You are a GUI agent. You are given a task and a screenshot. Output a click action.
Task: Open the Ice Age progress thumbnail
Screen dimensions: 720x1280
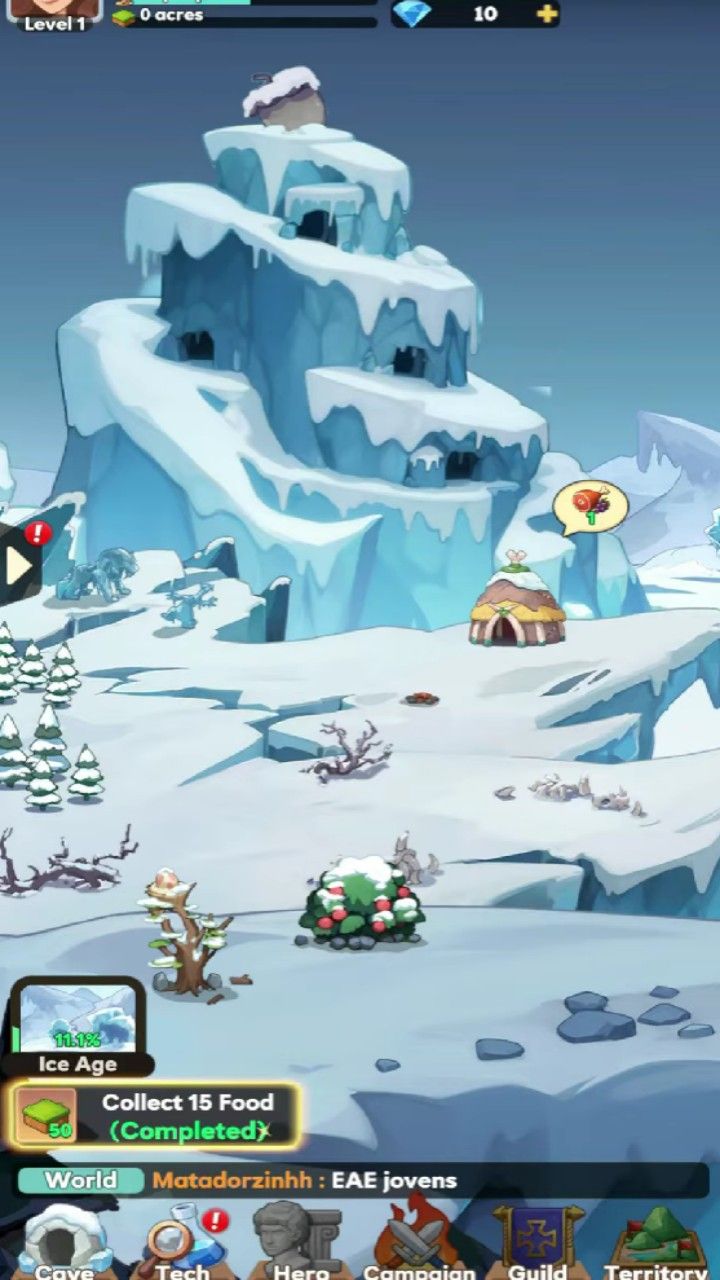(78, 1022)
